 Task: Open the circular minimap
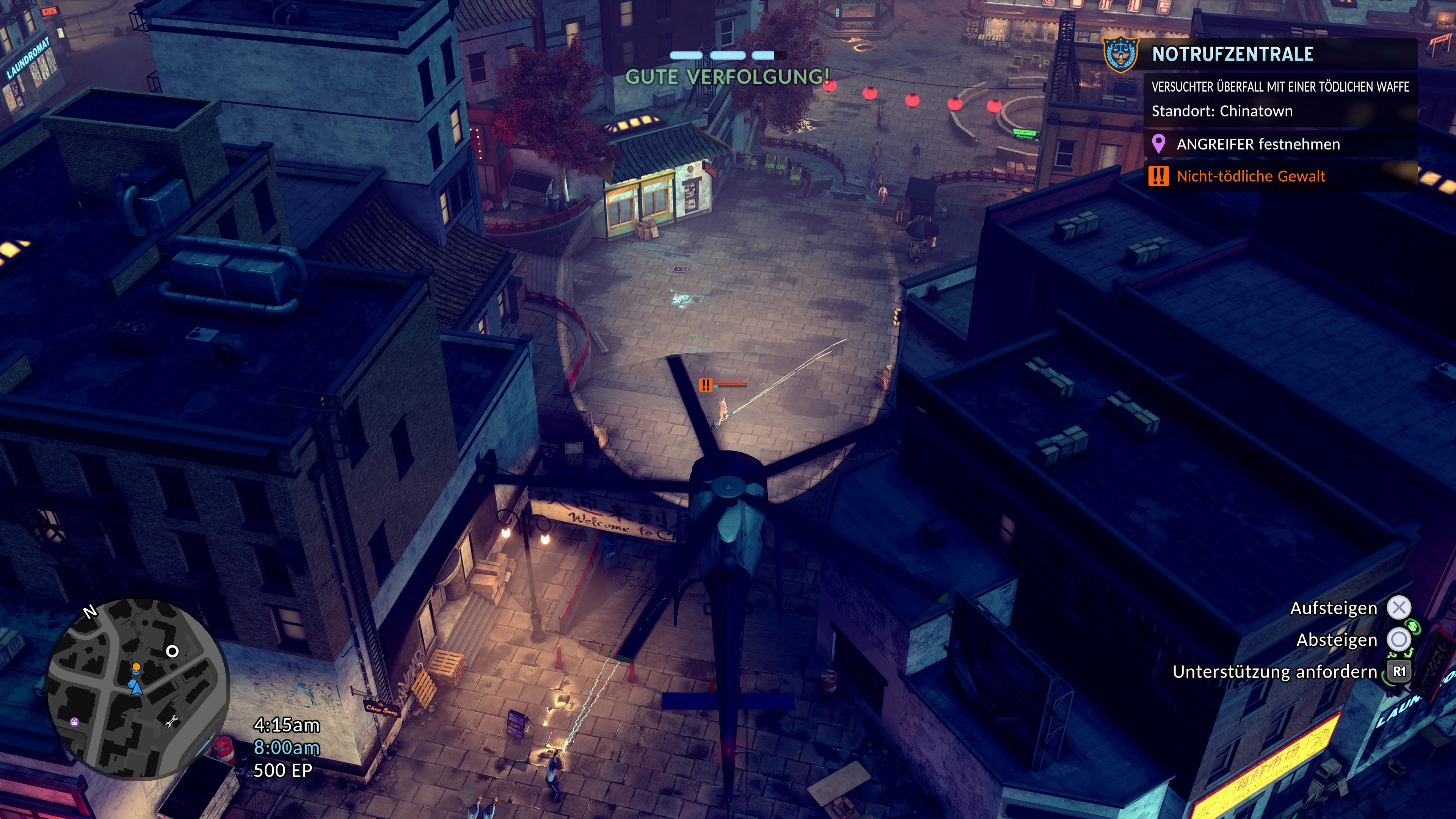(x=137, y=688)
